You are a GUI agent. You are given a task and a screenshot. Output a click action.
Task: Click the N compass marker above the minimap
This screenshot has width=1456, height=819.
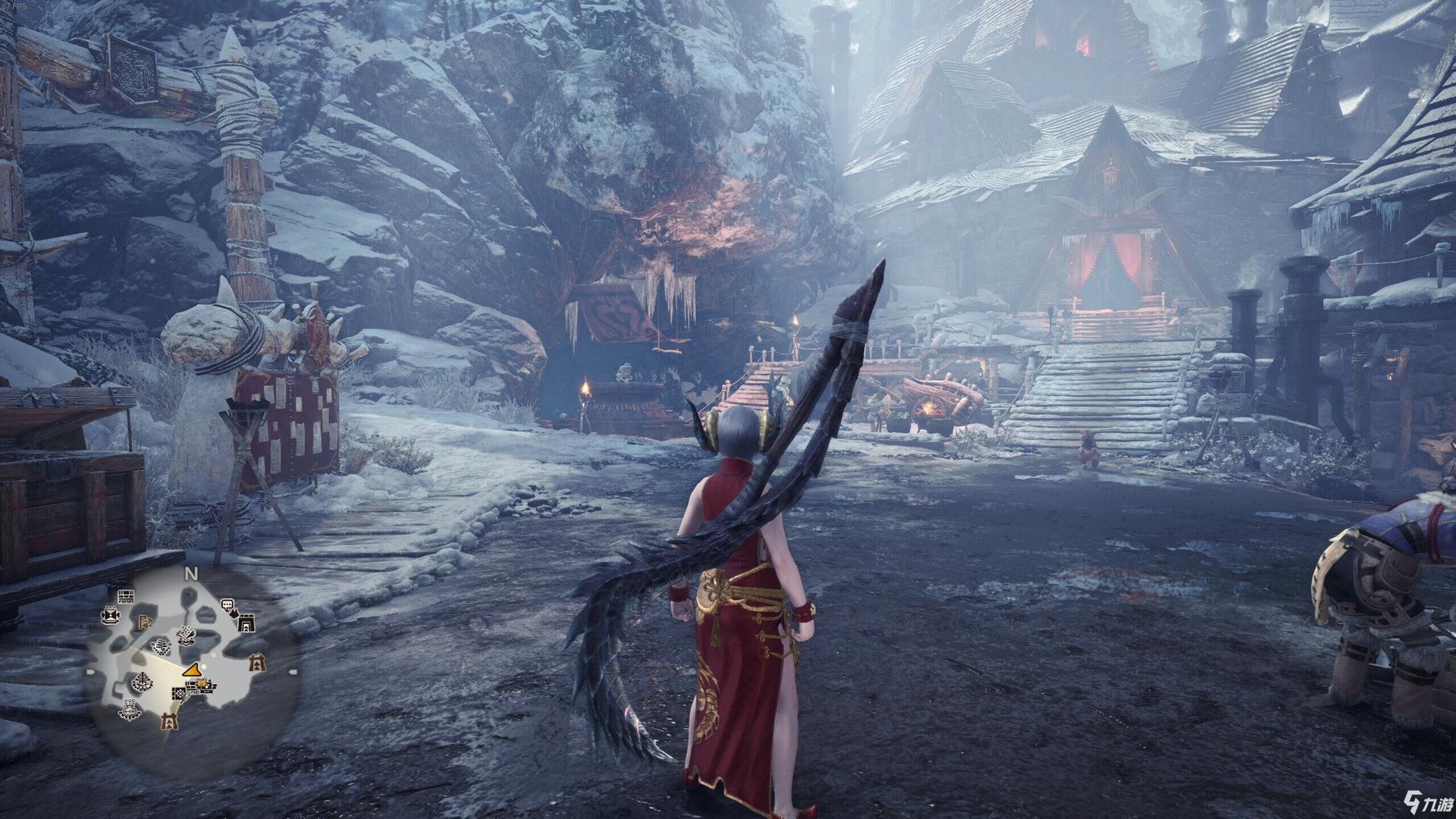(x=190, y=574)
